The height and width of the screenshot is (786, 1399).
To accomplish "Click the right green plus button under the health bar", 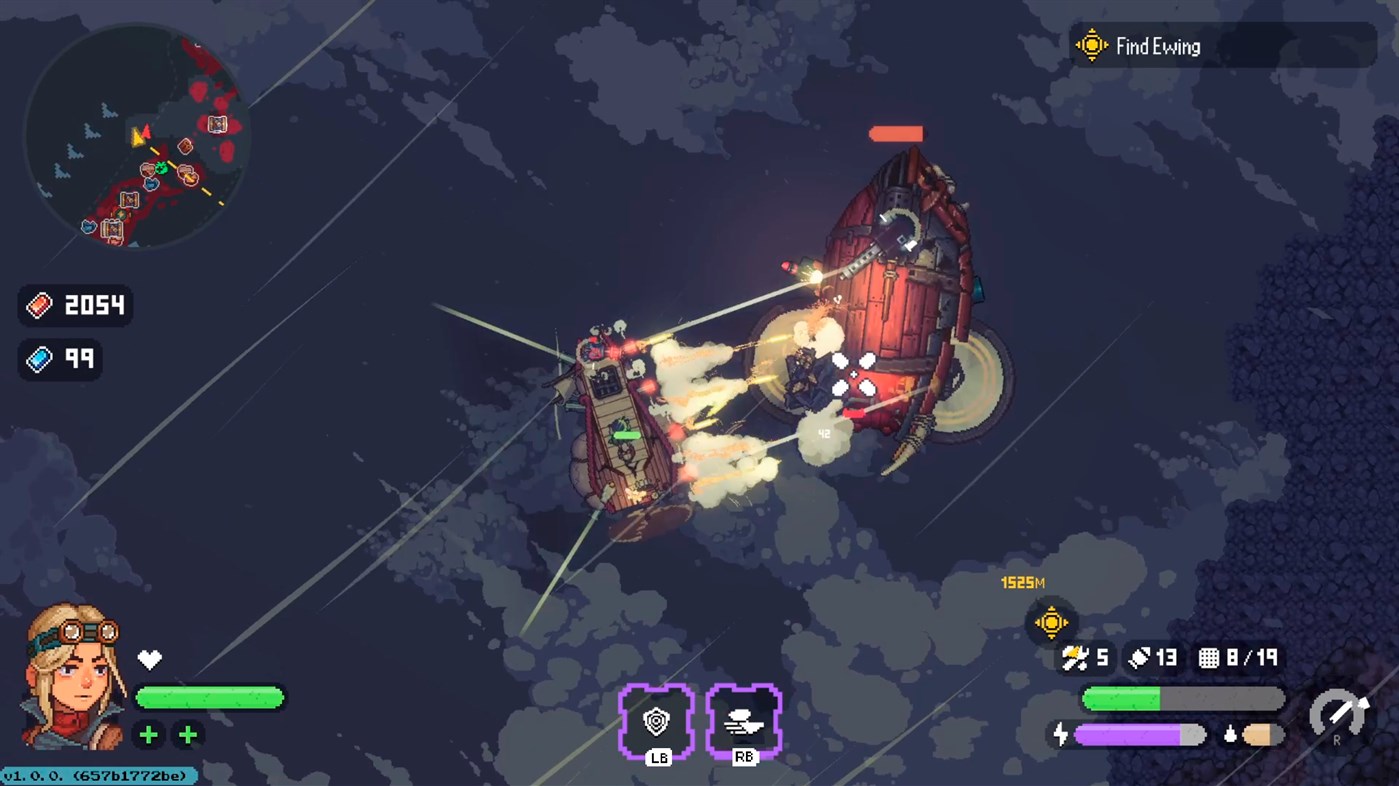I will (187, 734).
